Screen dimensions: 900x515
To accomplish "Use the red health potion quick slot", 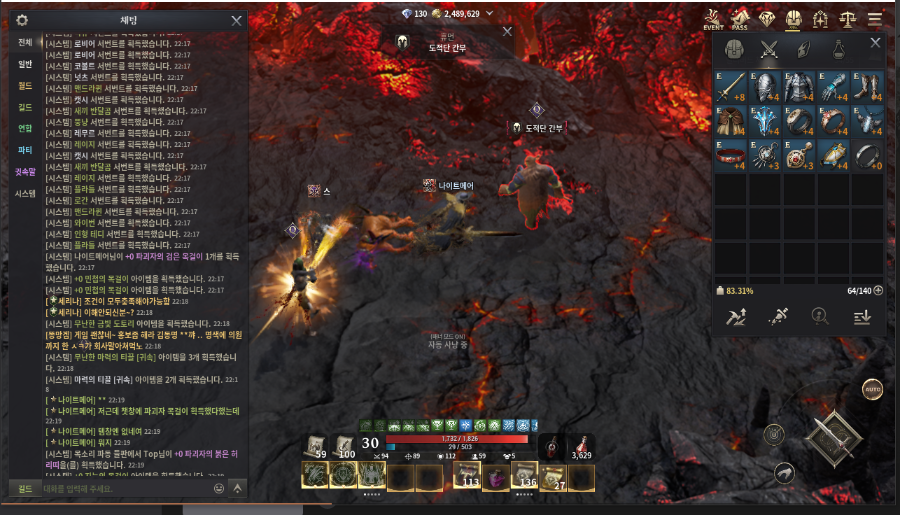I will [x=582, y=448].
